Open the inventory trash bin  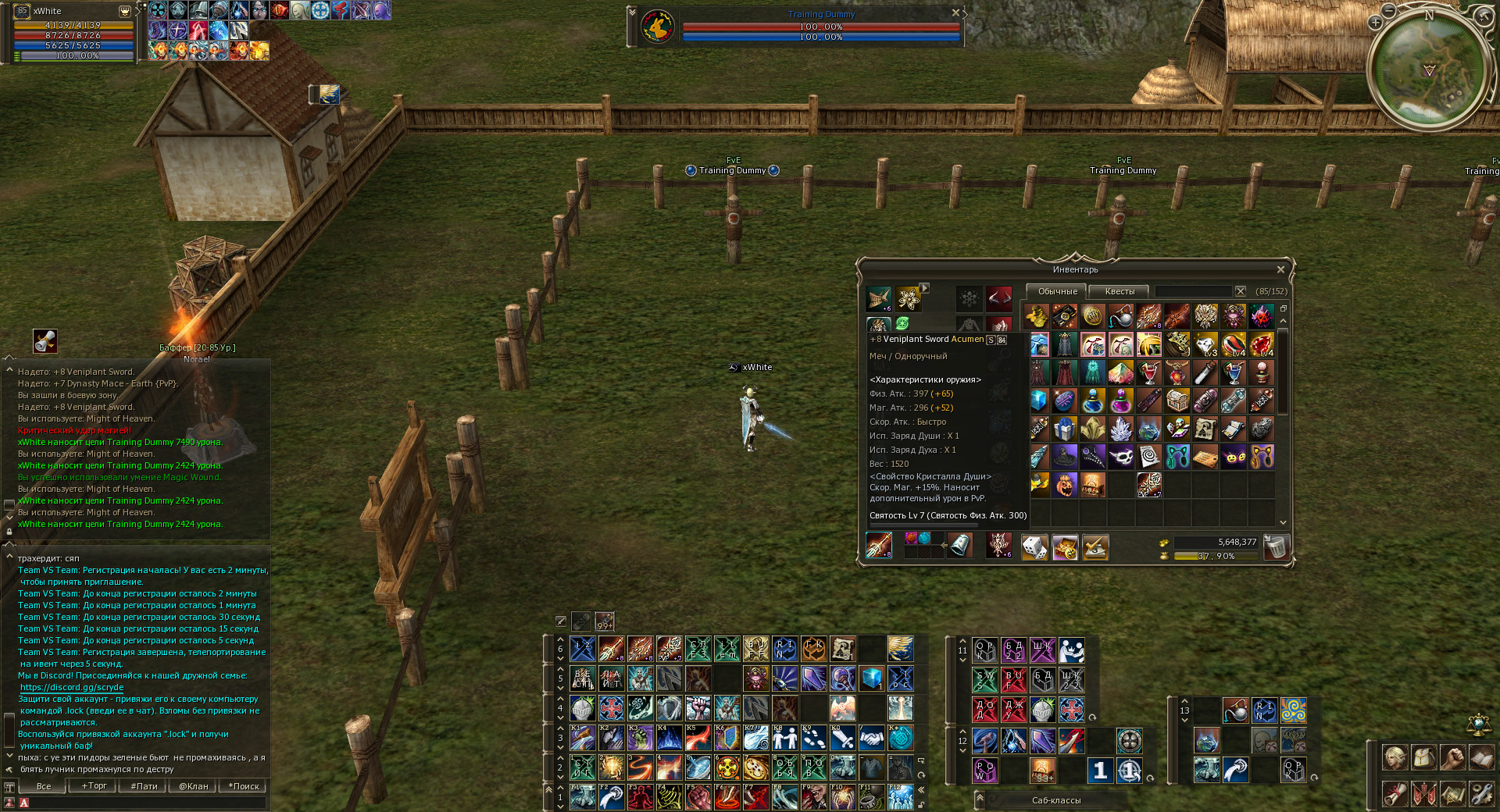1275,547
